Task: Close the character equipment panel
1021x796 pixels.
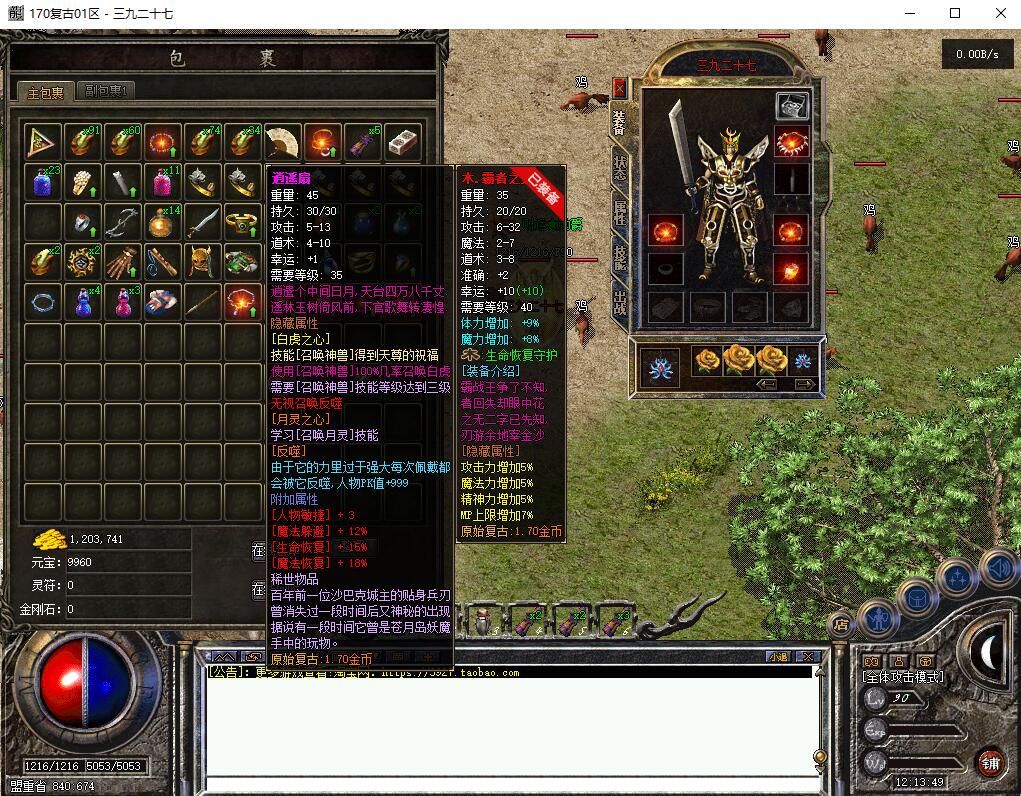Action: pyautogui.click(x=620, y=88)
